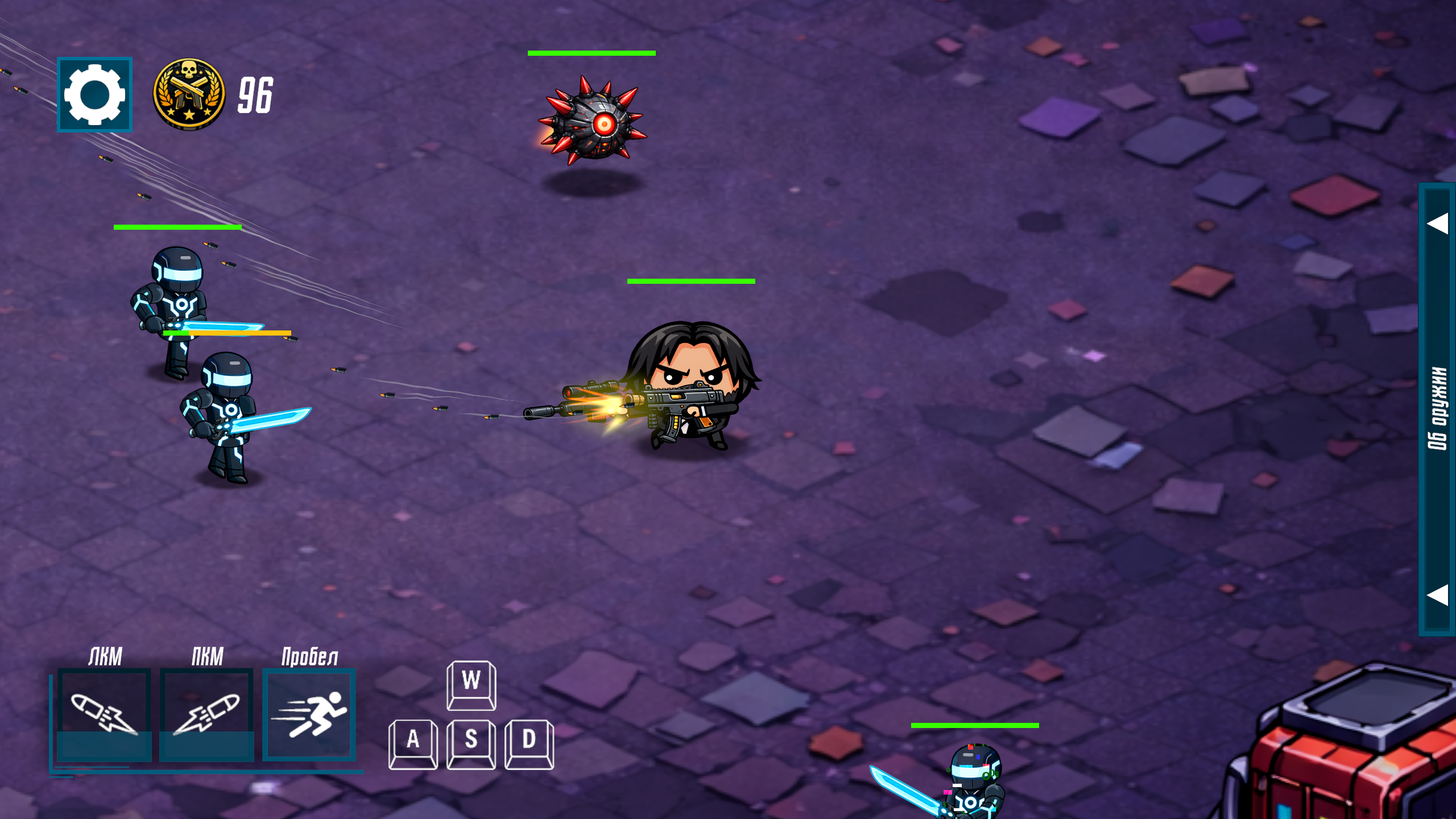Activate the running-man dash ability
The height and width of the screenshot is (819, 1456).
click(x=309, y=715)
